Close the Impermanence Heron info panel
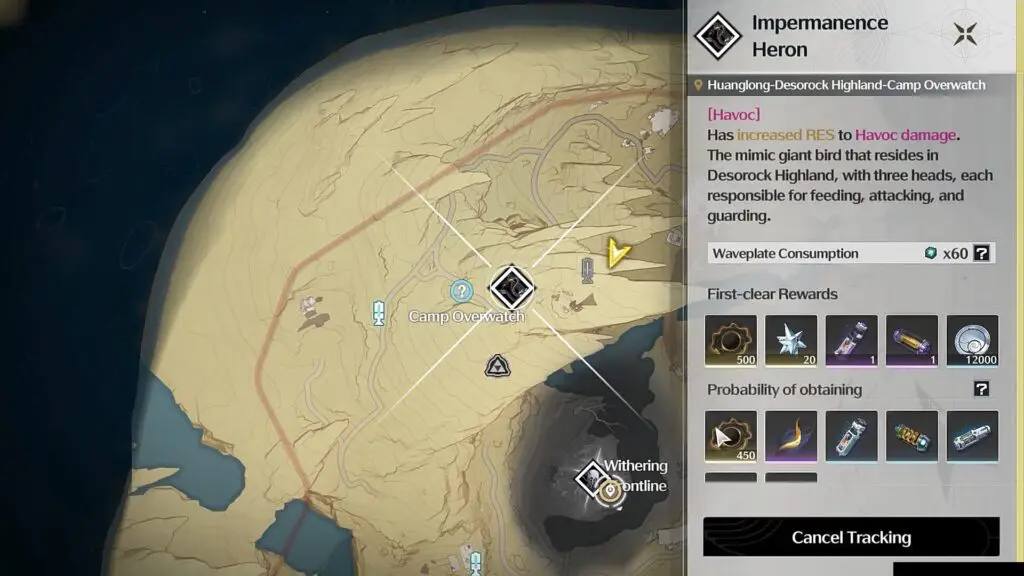 [x=965, y=34]
